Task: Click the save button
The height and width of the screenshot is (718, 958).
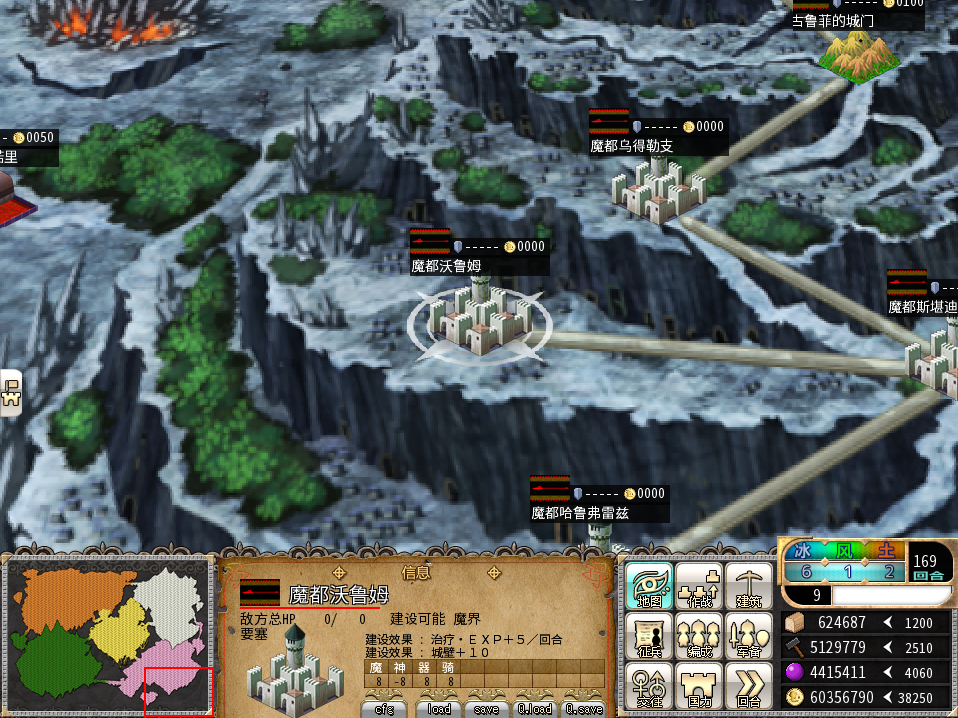Action: click(486, 709)
